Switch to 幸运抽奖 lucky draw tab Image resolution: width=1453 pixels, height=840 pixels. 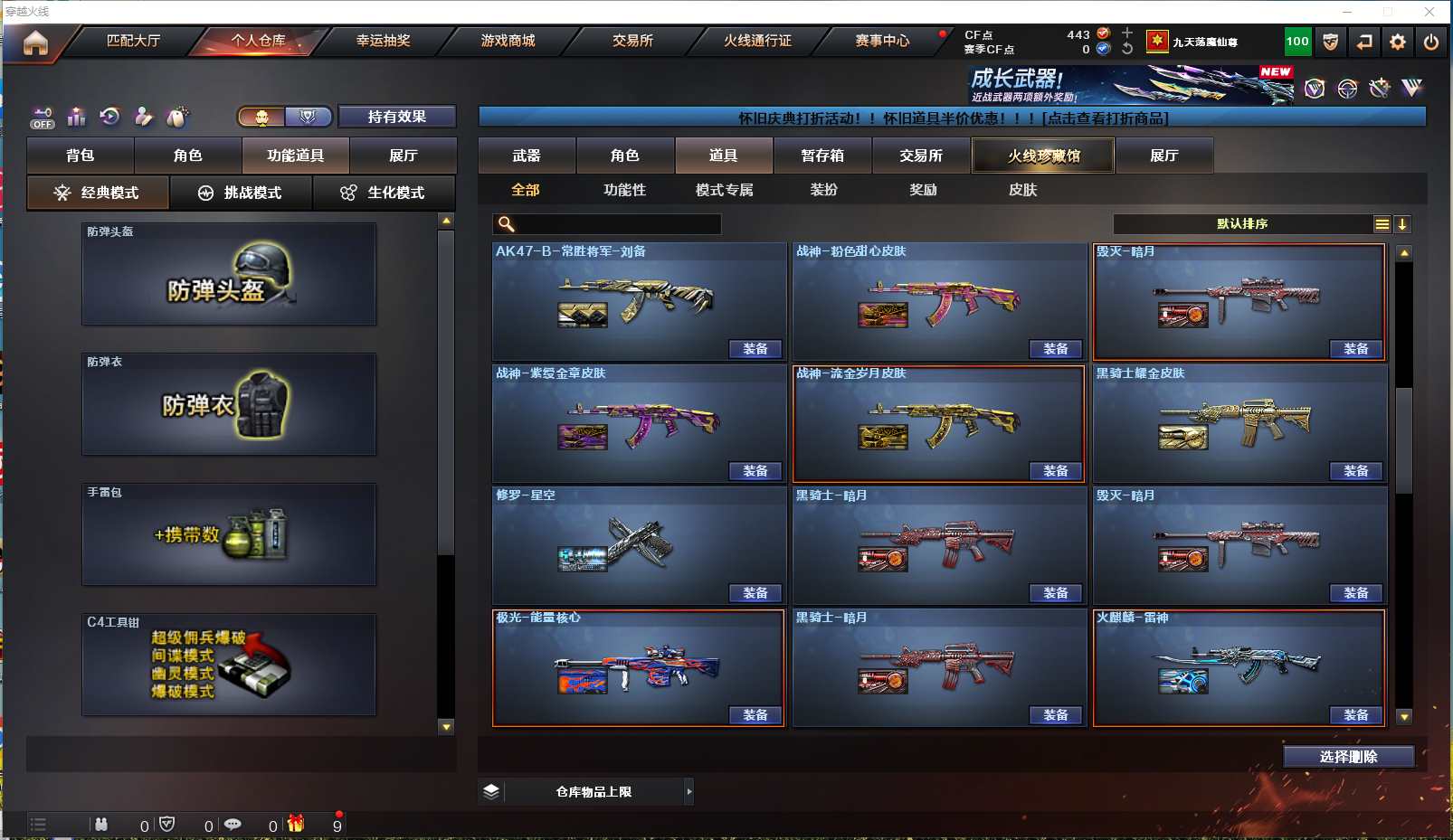[383, 41]
